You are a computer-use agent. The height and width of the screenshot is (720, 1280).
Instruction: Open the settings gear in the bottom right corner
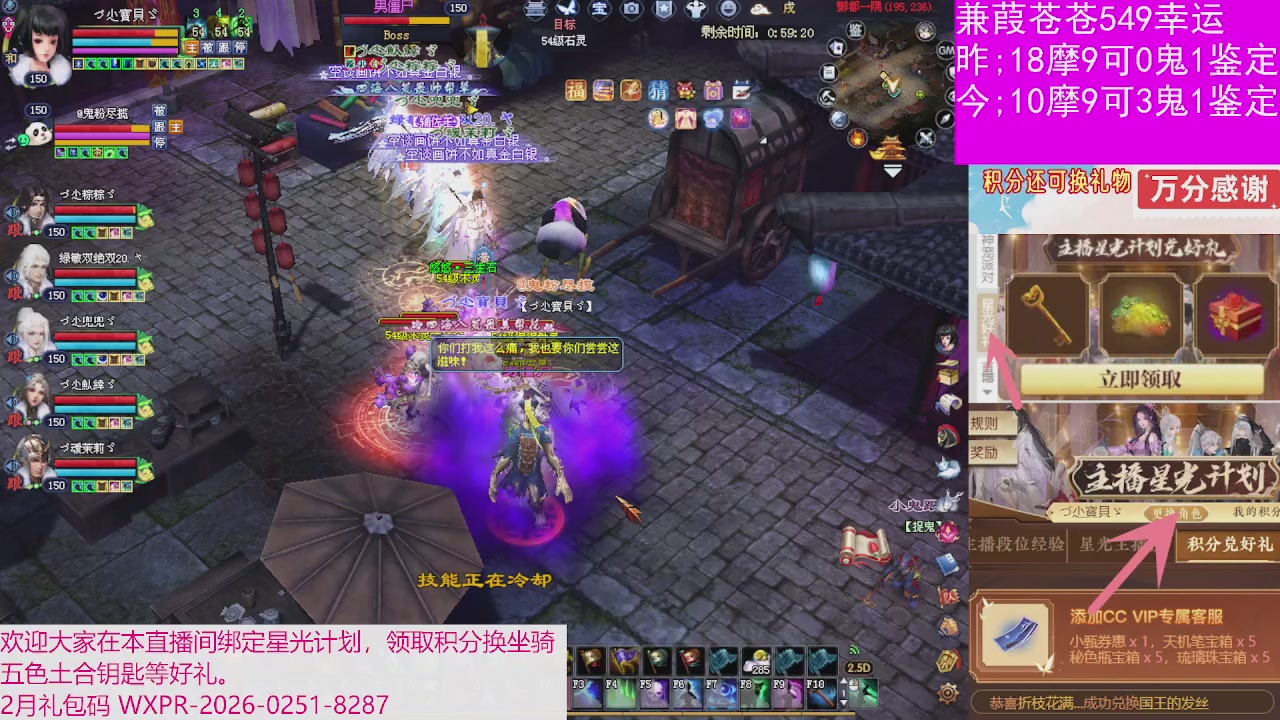(946, 694)
